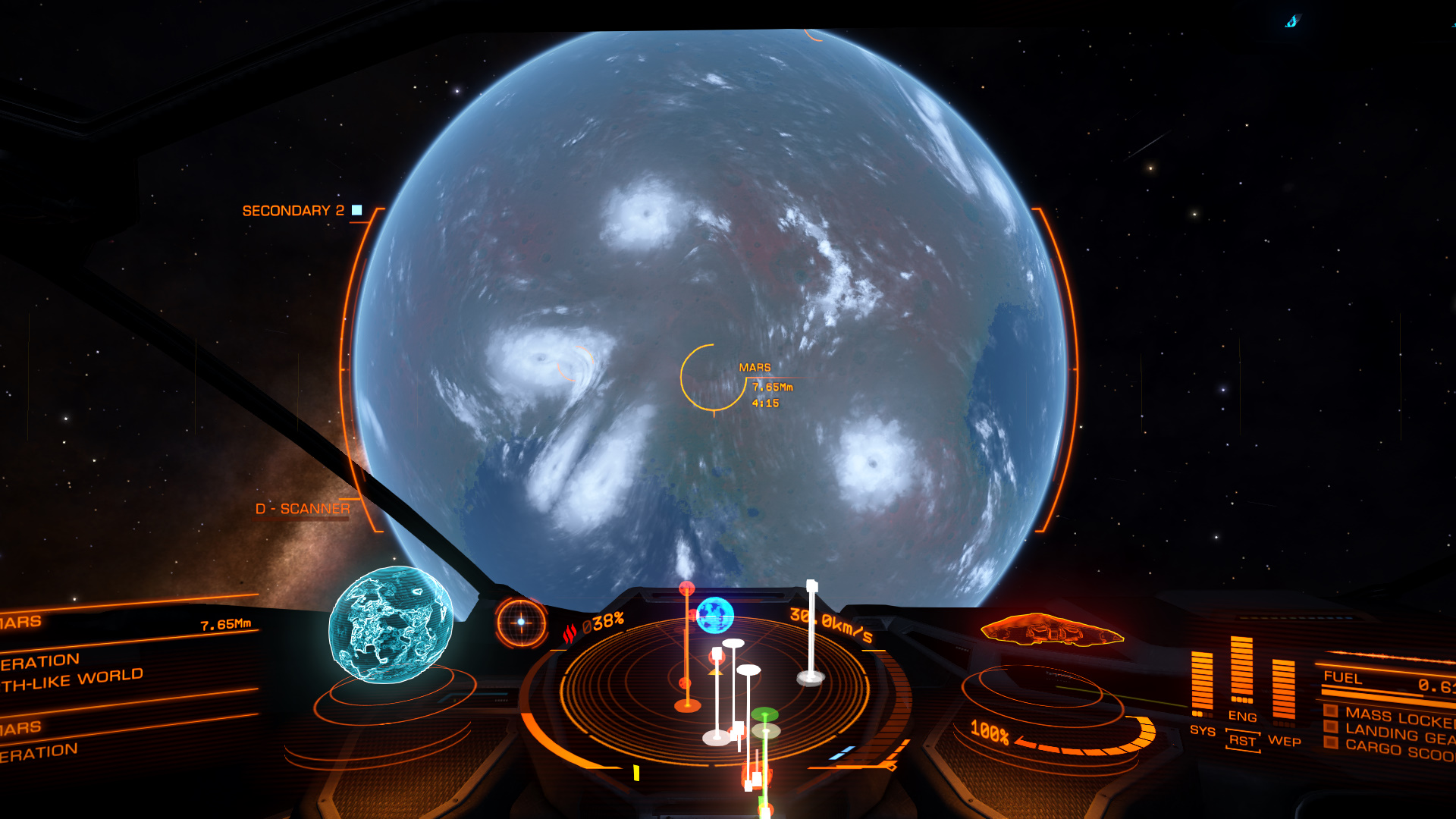
Task: Click the D-Scanner weapon label
Action: 303,509
